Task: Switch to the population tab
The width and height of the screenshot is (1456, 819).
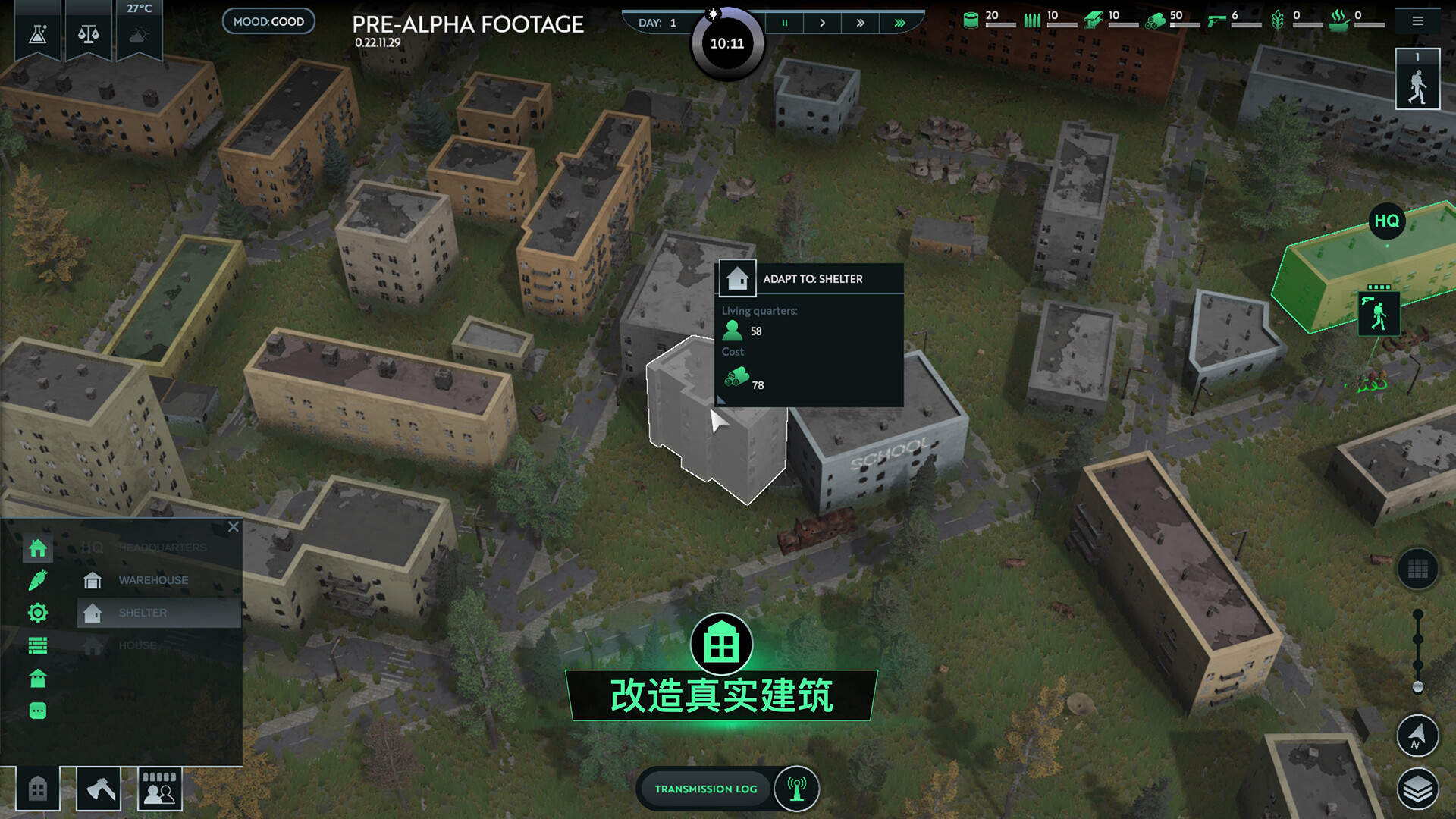Action: tap(159, 789)
